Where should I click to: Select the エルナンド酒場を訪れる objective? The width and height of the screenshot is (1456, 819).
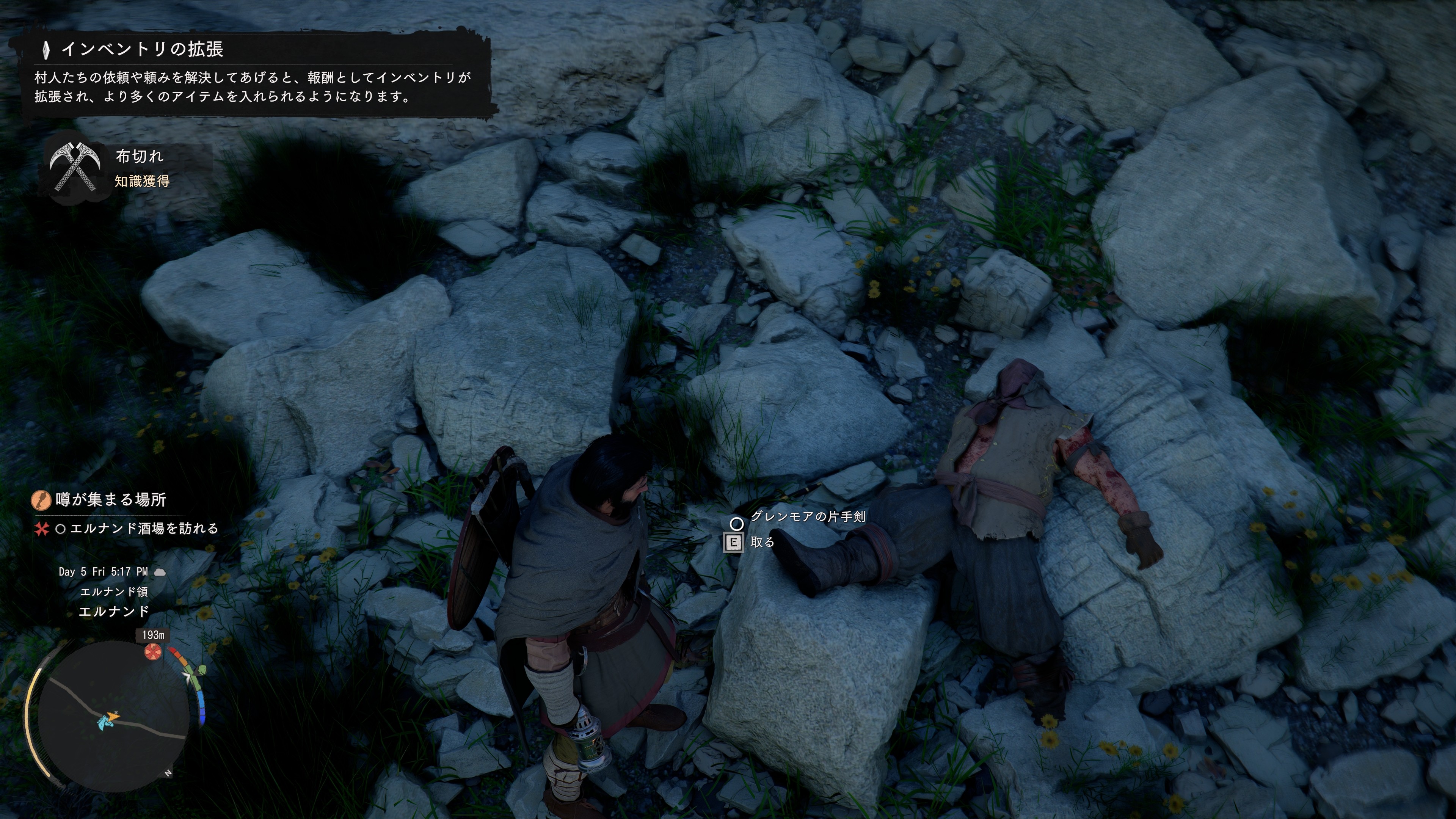pyautogui.click(x=144, y=529)
